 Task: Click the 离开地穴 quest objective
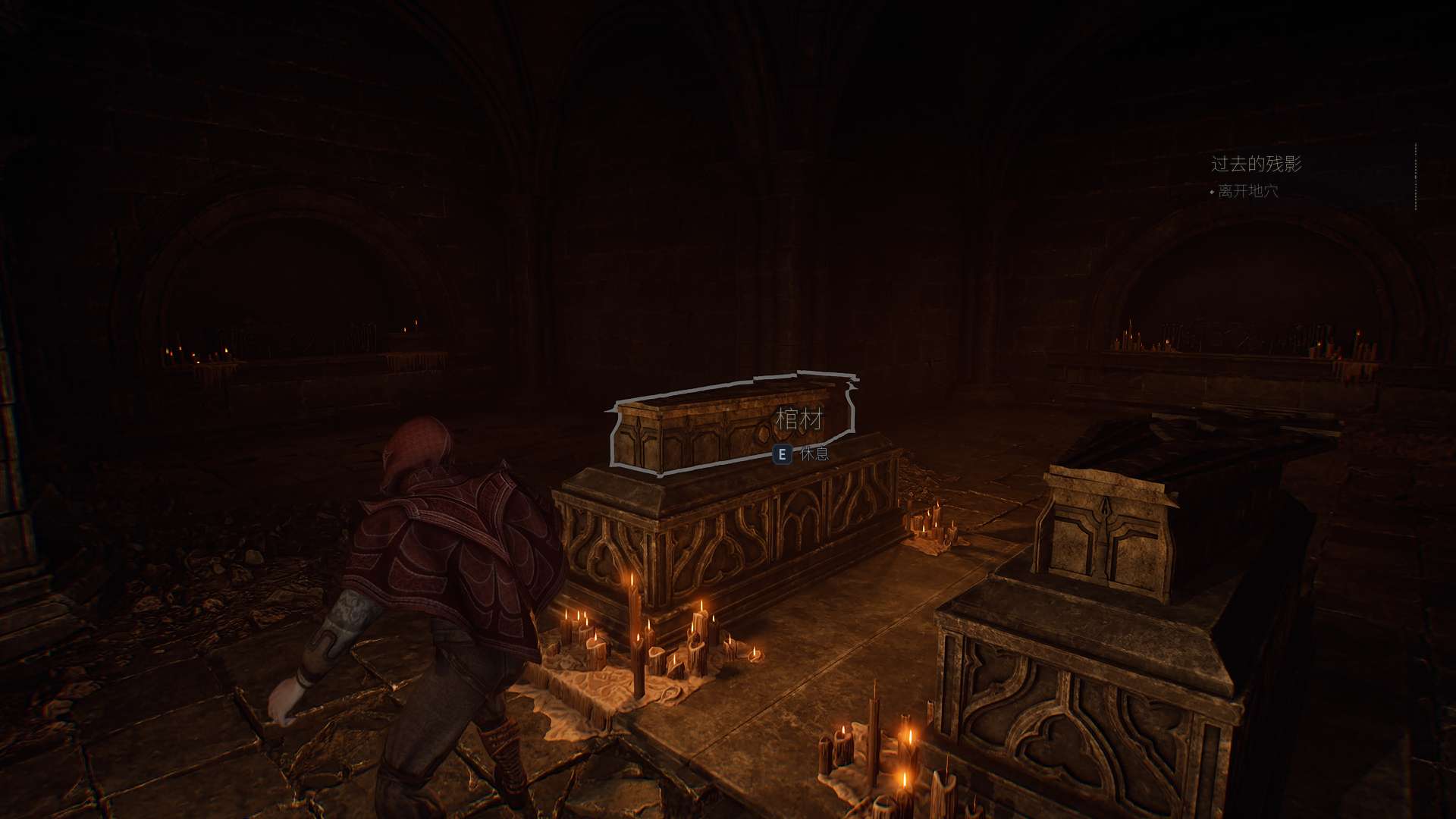1247,191
